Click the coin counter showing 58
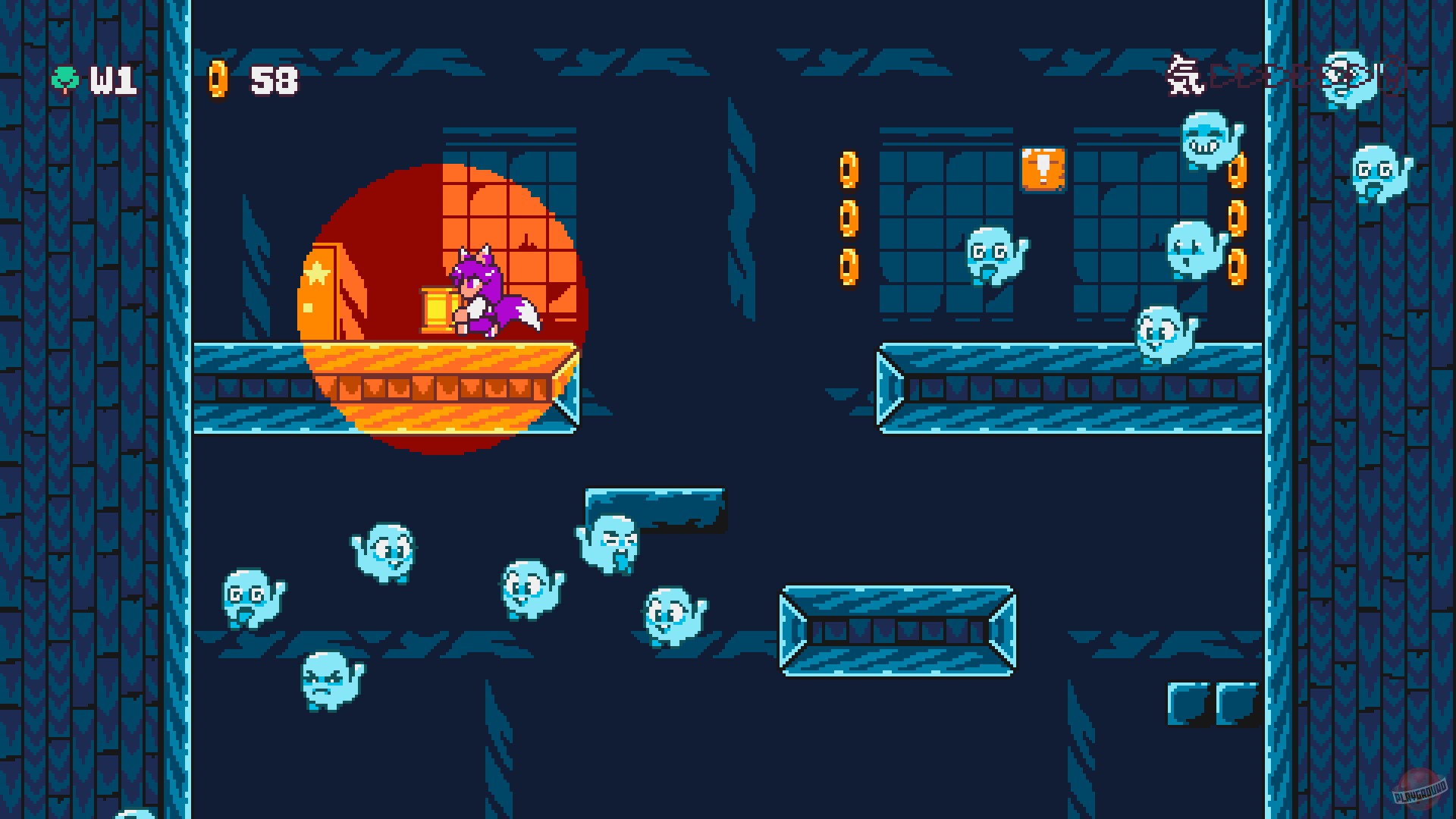Viewport: 1456px width, 819px height. tap(273, 78)
